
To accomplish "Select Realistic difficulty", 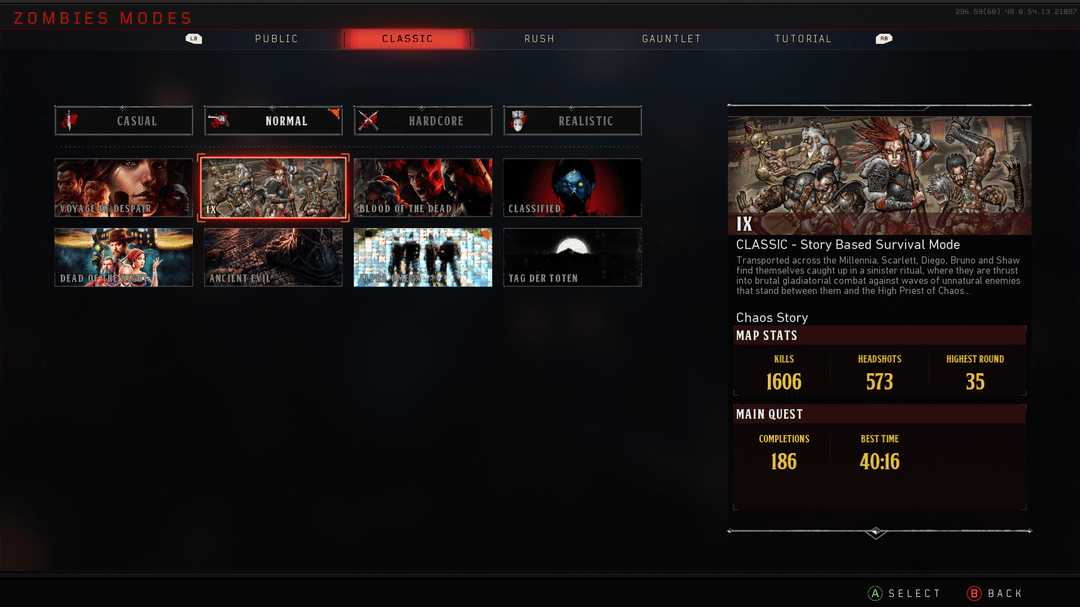I will [572, 121].
